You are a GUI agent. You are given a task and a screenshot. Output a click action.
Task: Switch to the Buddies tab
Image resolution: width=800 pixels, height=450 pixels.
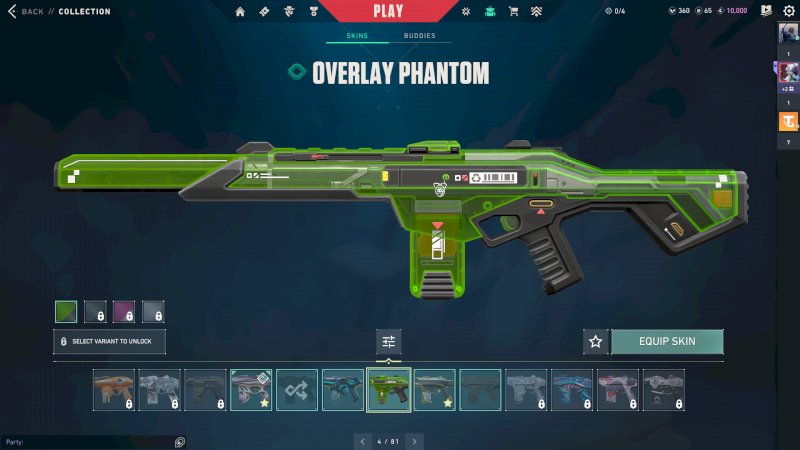point(420,36)
